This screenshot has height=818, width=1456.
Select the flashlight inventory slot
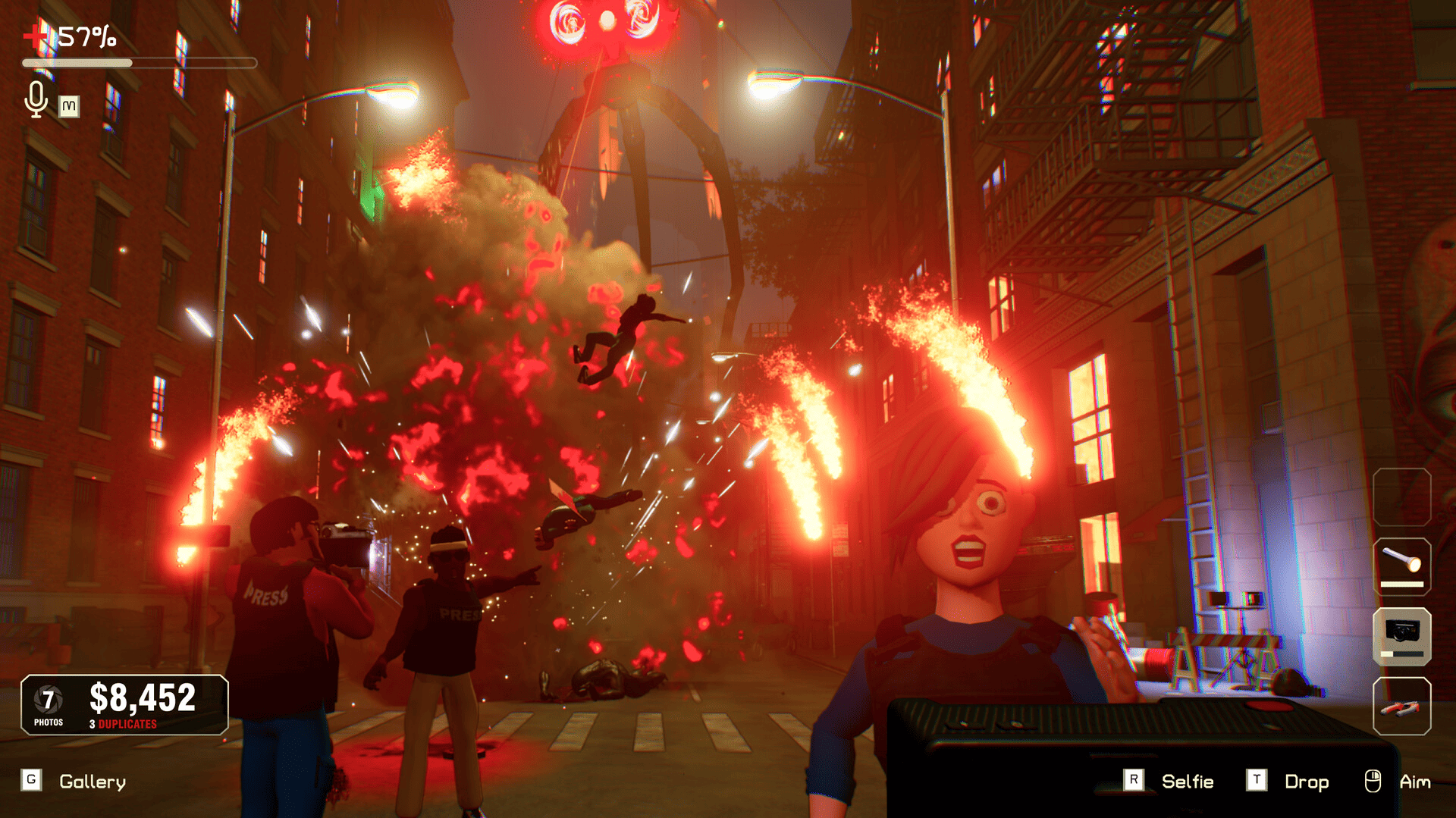tap(1401, 566)
